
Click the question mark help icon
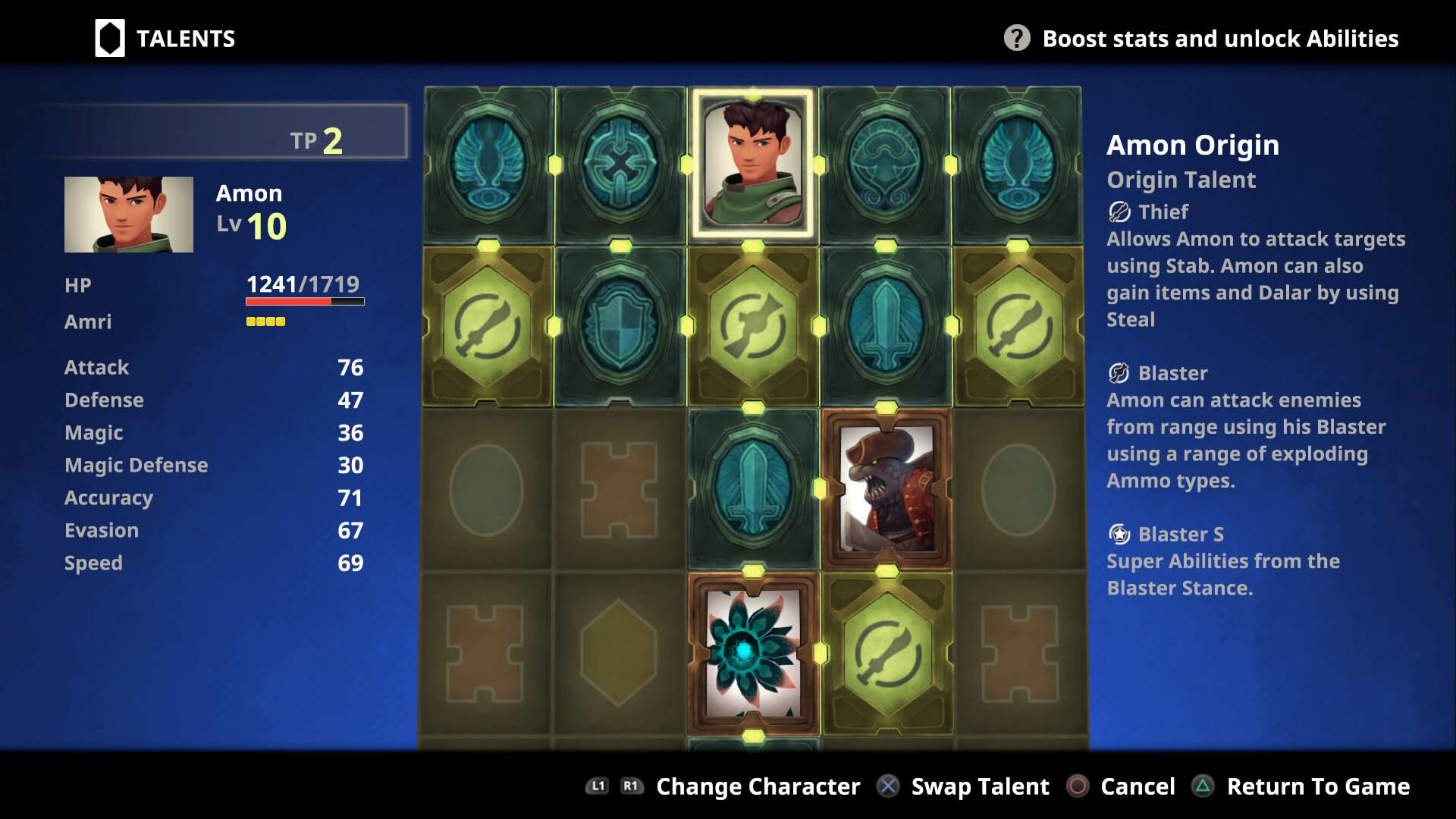pyautogui.click(x=1016, y=38)
